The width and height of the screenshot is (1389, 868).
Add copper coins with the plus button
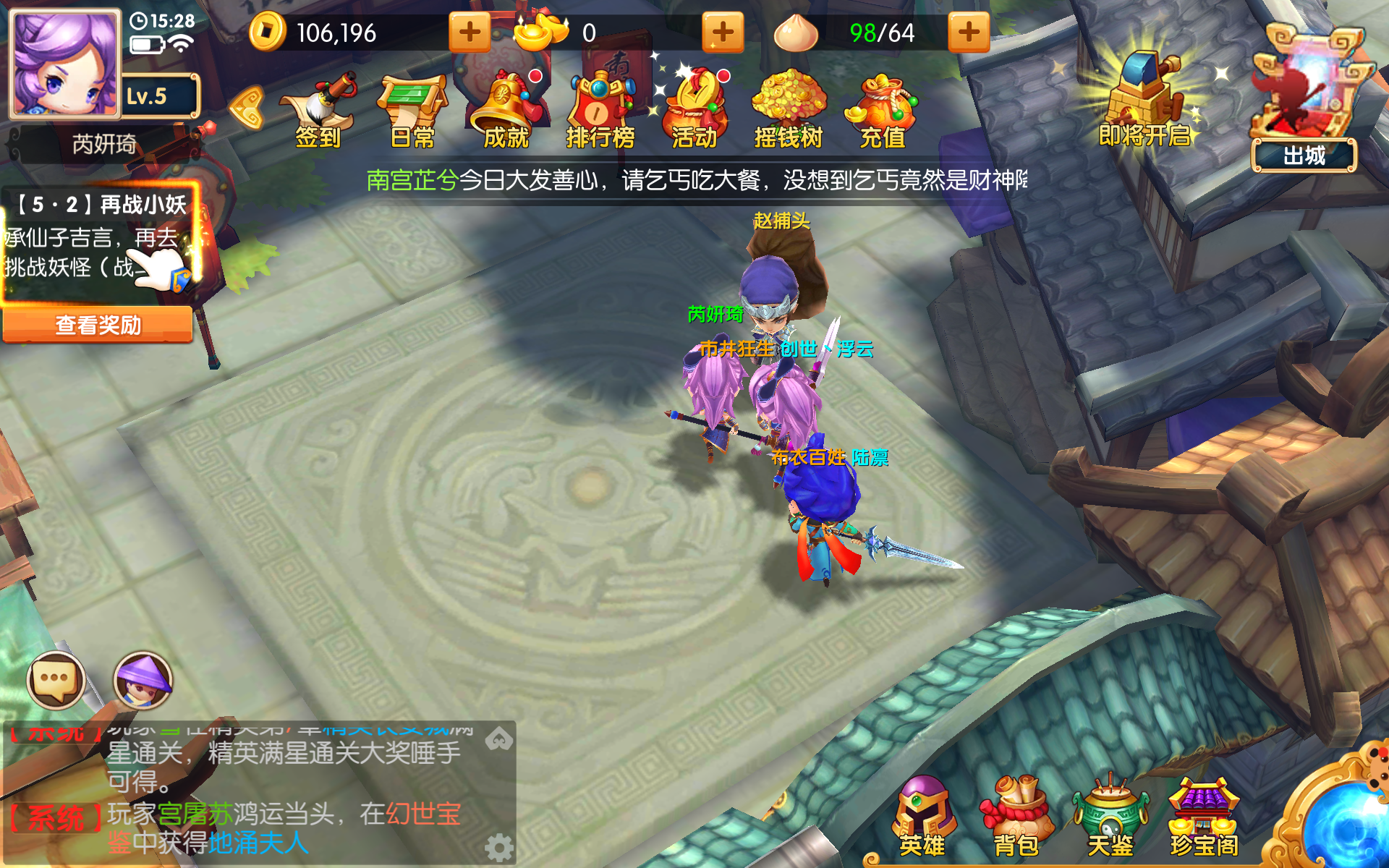coord(469,33)
